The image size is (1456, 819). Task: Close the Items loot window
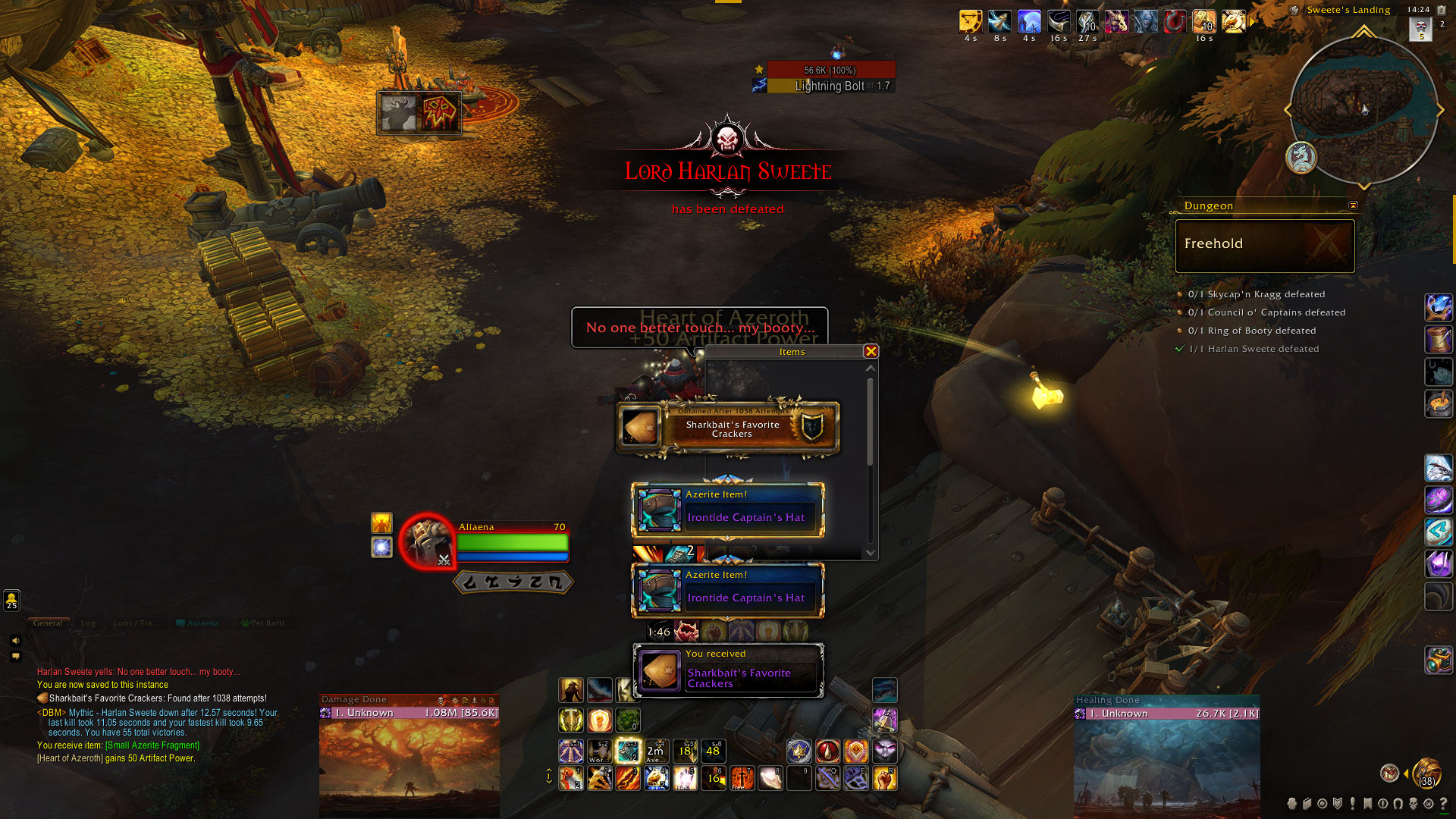coord(871,351)
